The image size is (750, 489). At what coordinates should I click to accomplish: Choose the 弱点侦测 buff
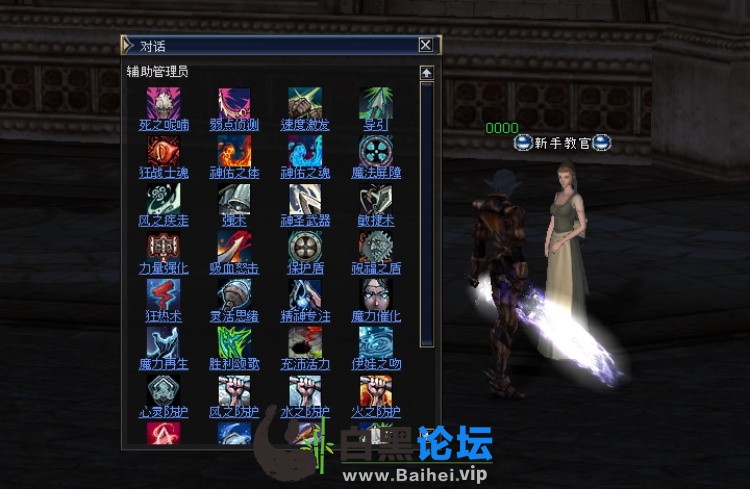click(234, 125)
